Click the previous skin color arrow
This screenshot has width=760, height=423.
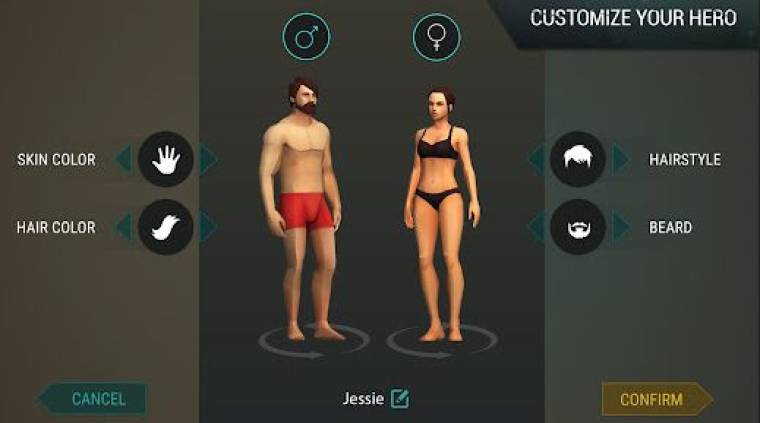click(123, 159)
